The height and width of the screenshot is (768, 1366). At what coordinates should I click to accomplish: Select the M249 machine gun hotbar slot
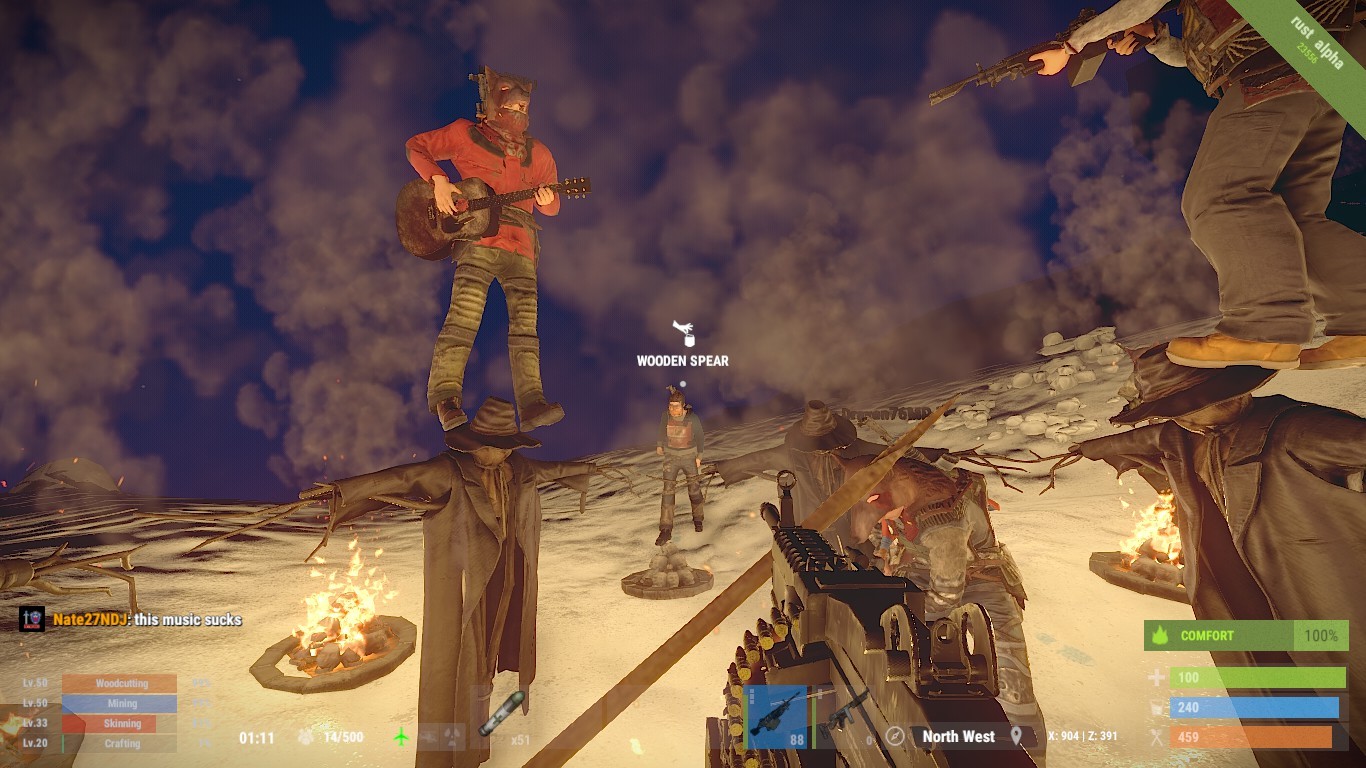click(777, 716)
